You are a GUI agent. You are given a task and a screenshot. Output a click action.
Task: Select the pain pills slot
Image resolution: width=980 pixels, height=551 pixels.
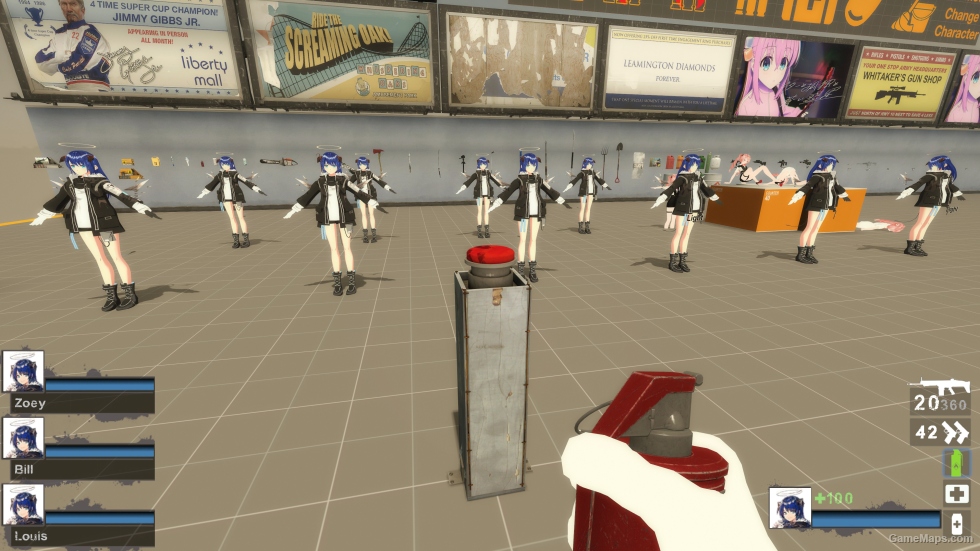[x=956, y=523]
